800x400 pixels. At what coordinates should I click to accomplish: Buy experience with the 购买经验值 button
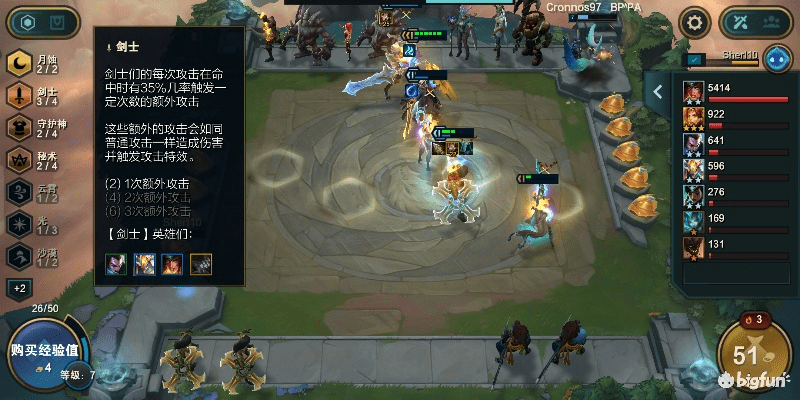(45, 351)
